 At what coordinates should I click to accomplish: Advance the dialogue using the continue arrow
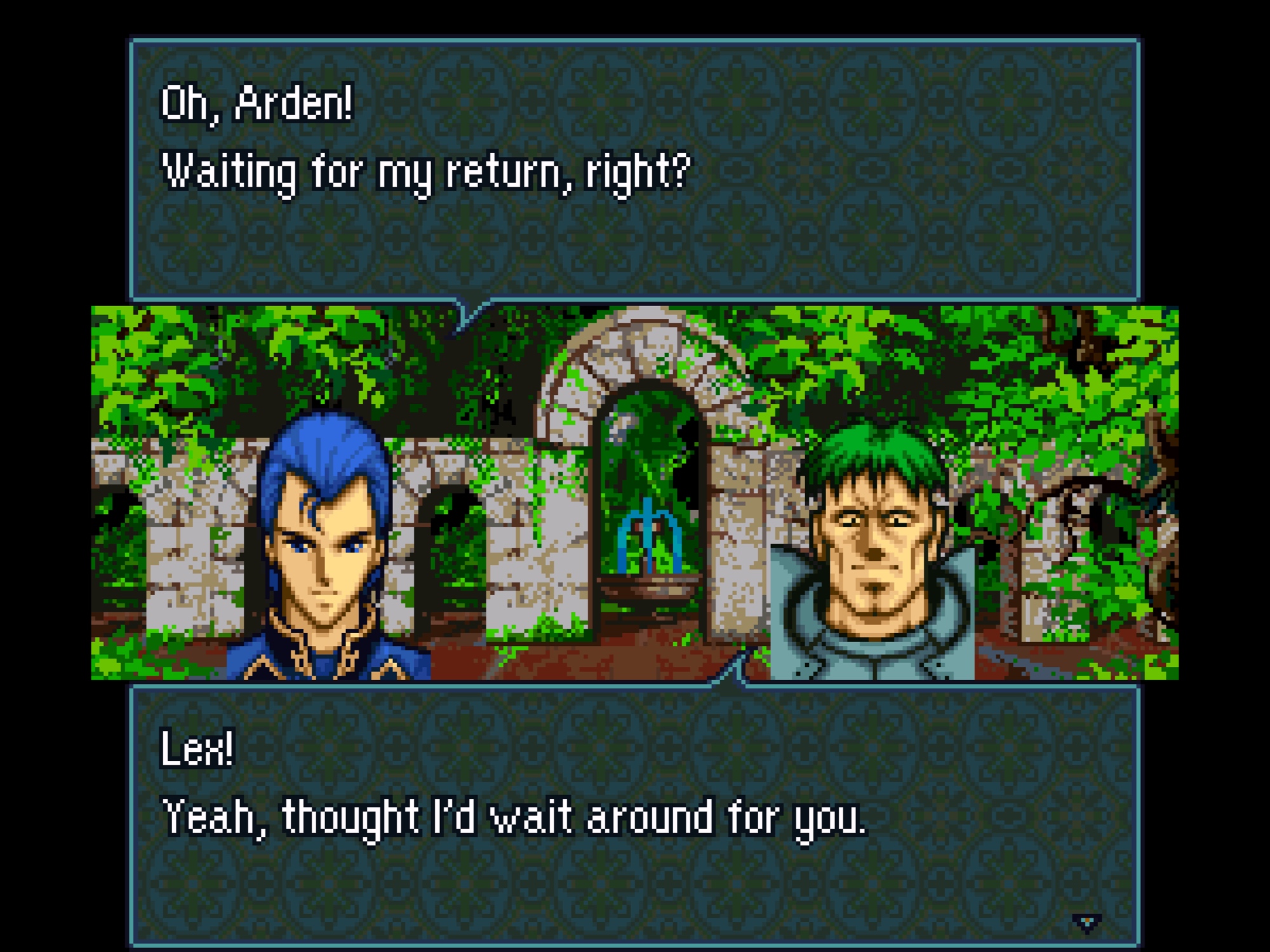click(1086, 922)
